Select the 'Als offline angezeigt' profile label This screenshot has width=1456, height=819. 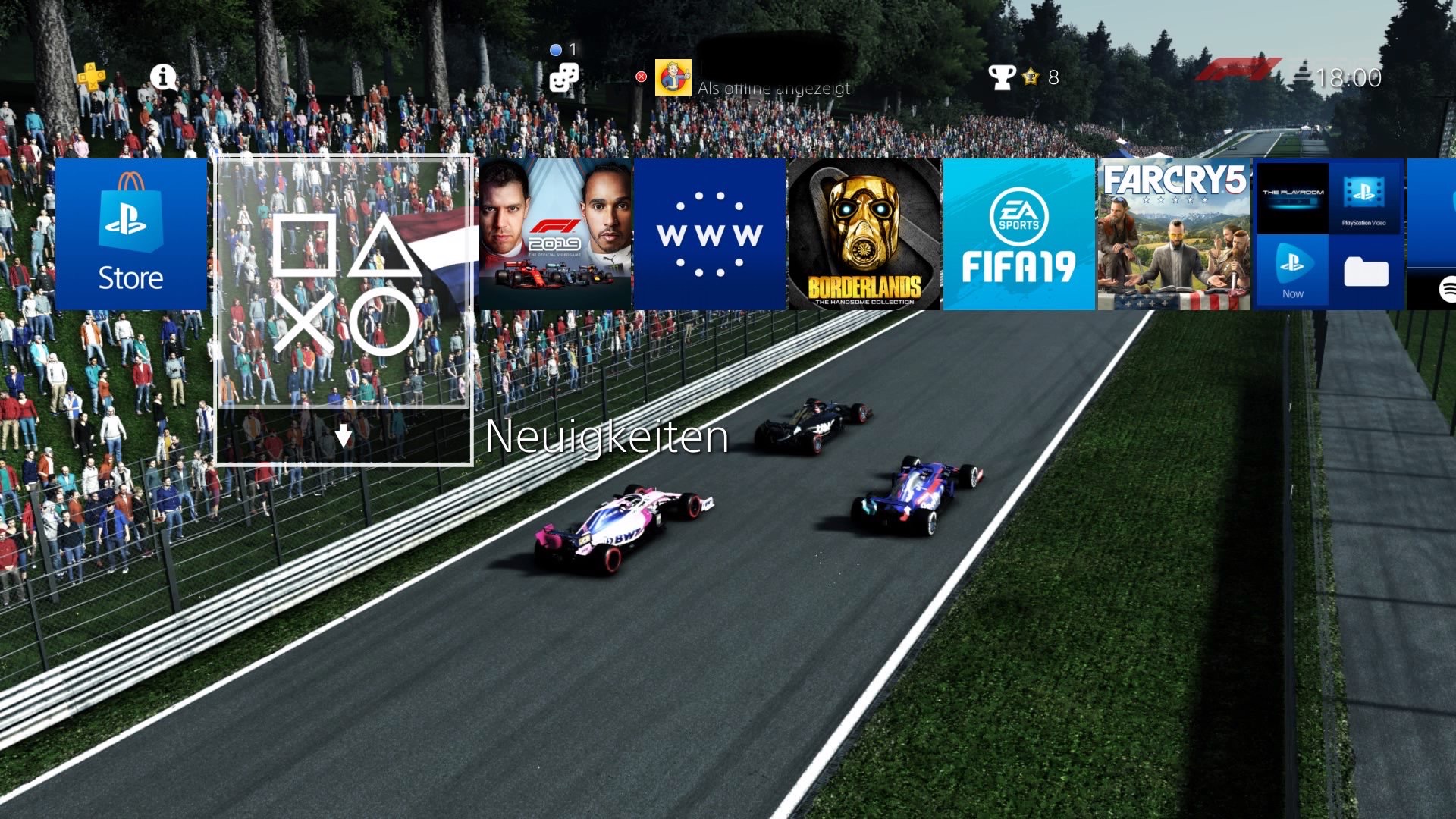774,87
